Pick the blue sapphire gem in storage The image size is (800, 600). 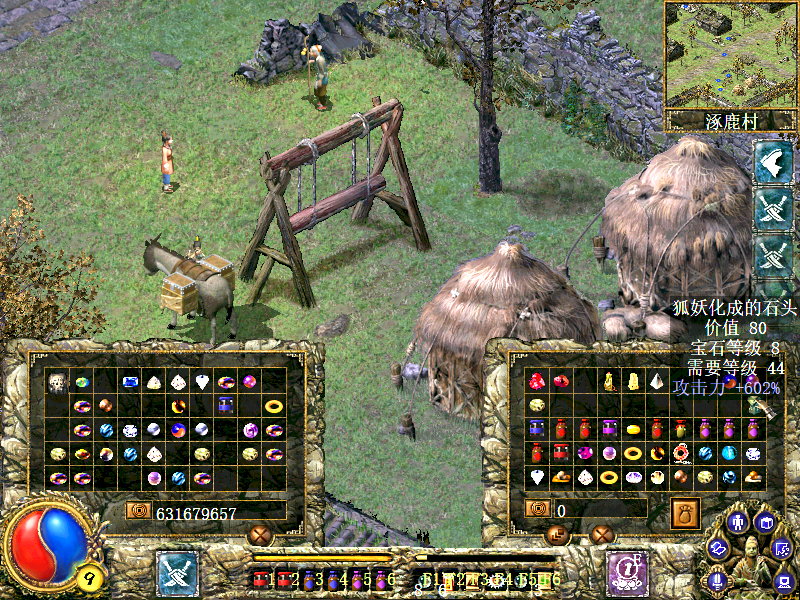tap(129, 382)
